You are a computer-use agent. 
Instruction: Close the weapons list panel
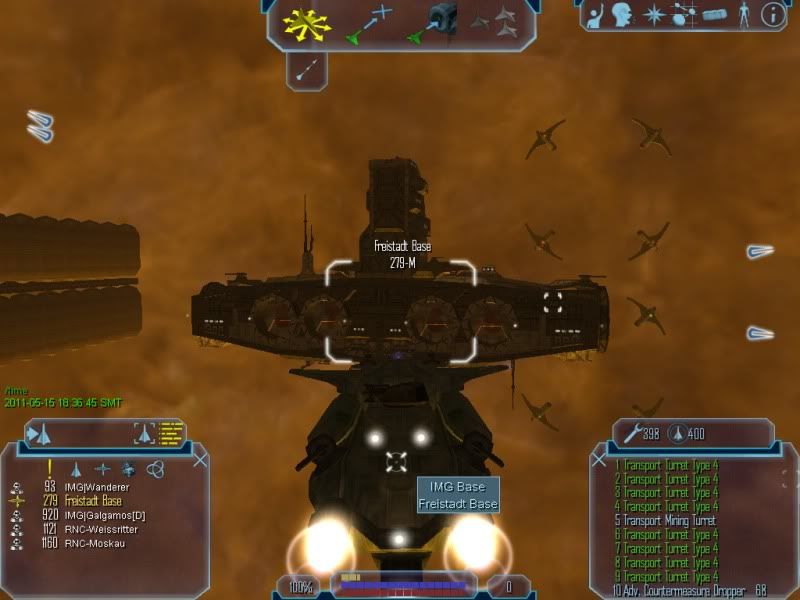click(599, 460)
